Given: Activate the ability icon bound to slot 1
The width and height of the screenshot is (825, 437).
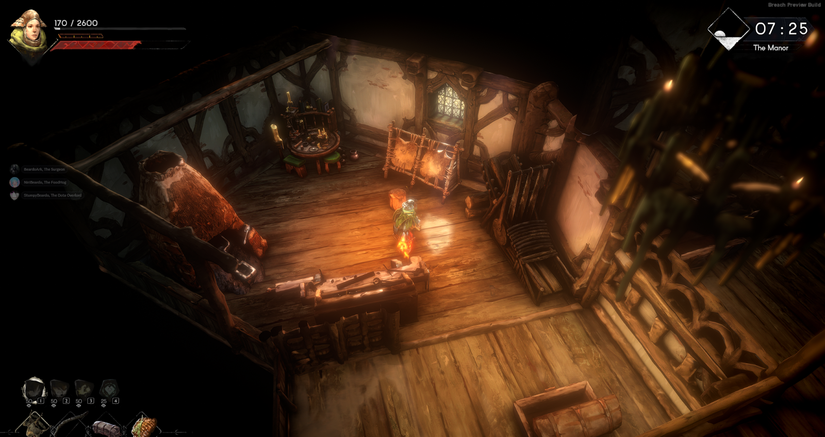Looking at the screenshot, I should click(x=34, y=389).
